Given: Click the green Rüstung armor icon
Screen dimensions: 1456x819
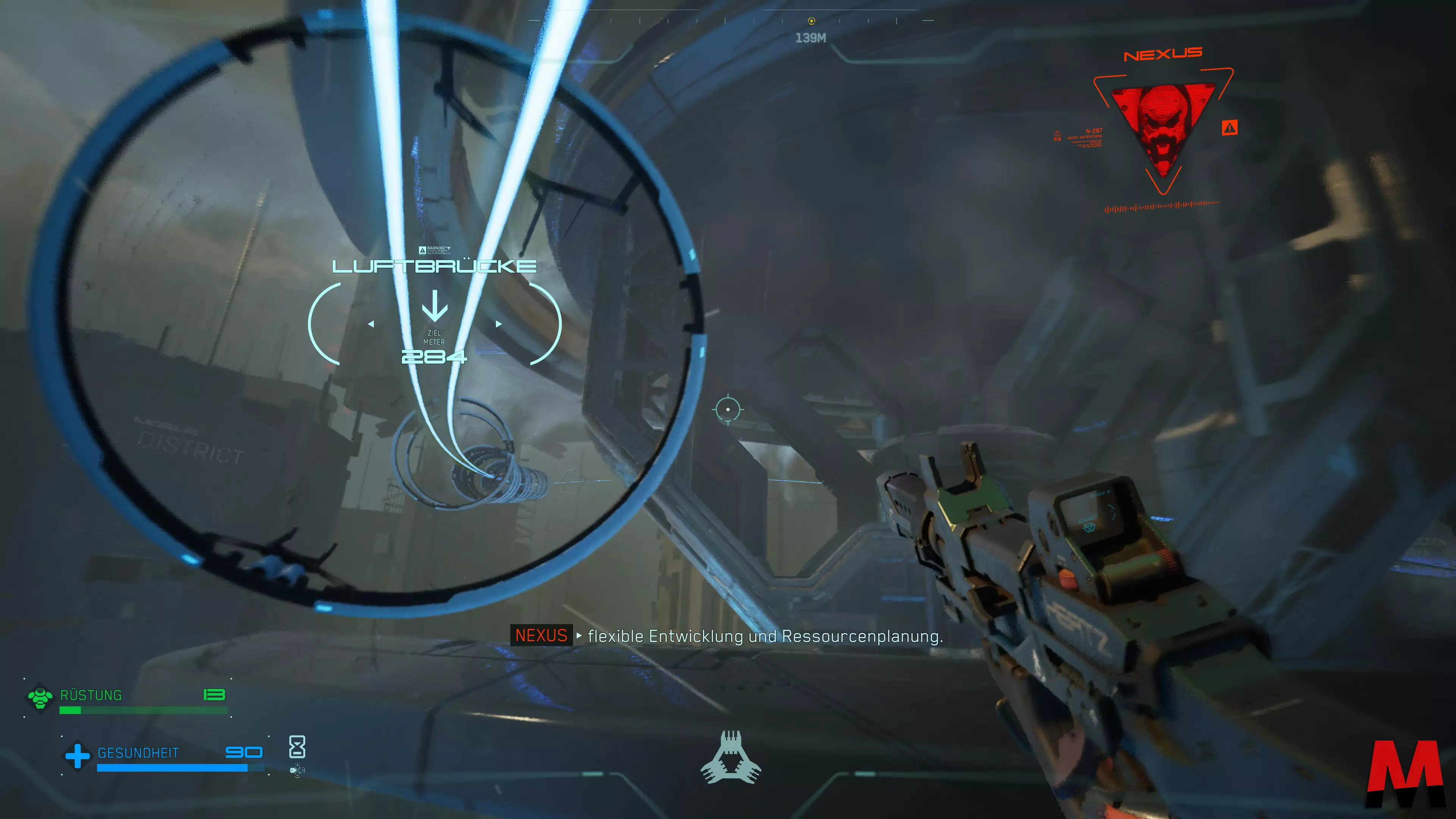Looking at the screenshot, I should (x=40, y=697).
